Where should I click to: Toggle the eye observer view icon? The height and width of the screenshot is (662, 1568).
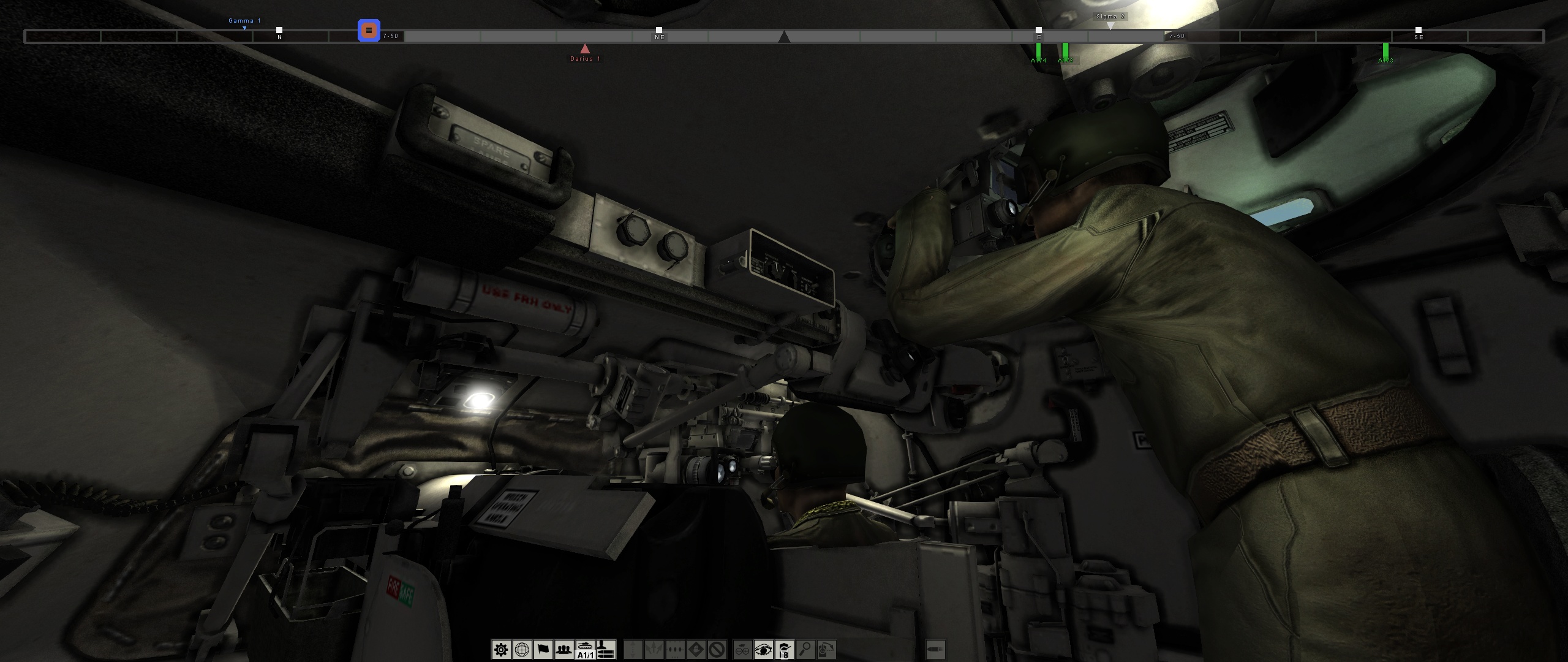click(x=763, y=649)
